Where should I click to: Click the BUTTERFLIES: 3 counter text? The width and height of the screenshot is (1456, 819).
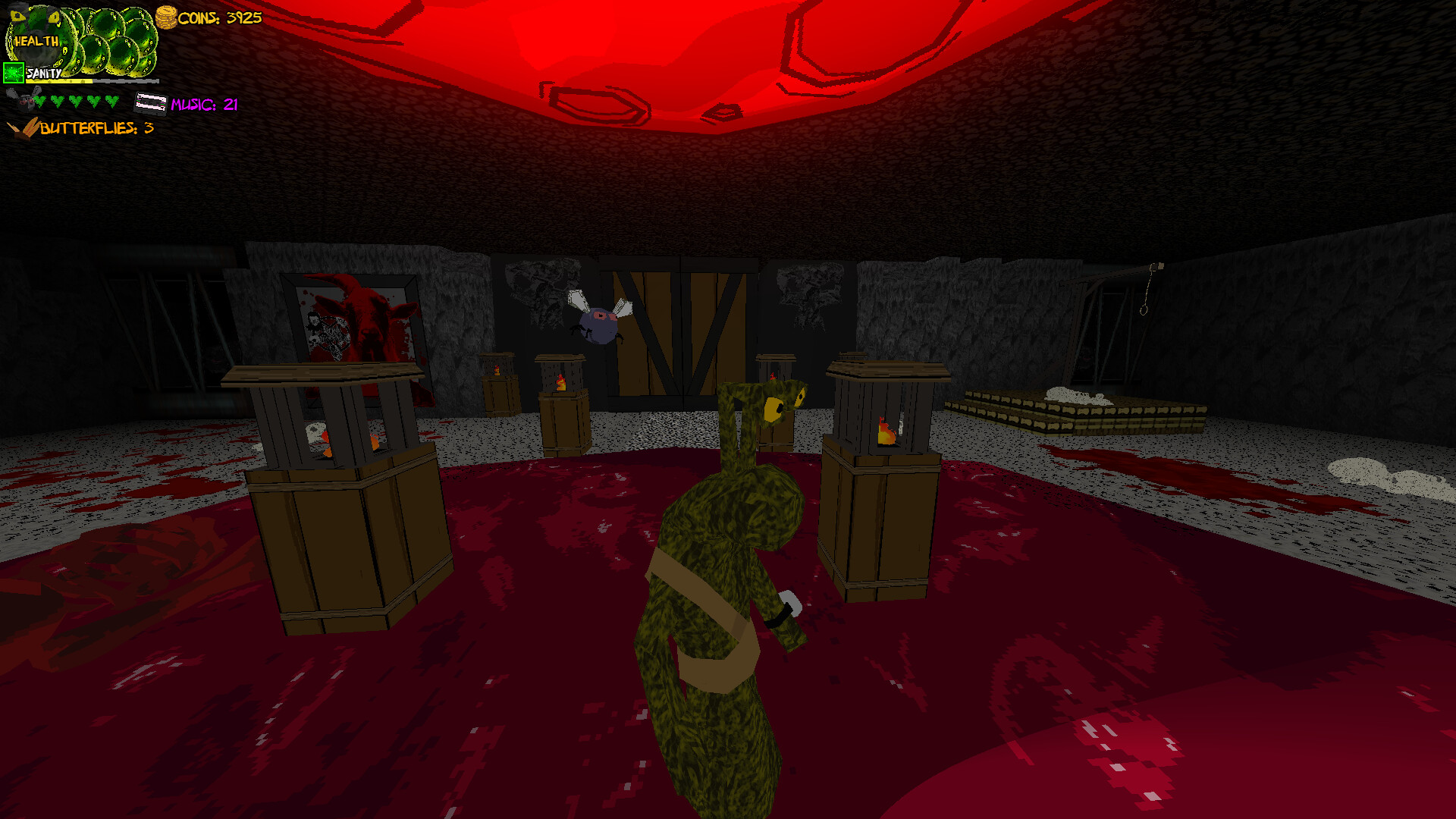tap(96, 130)
